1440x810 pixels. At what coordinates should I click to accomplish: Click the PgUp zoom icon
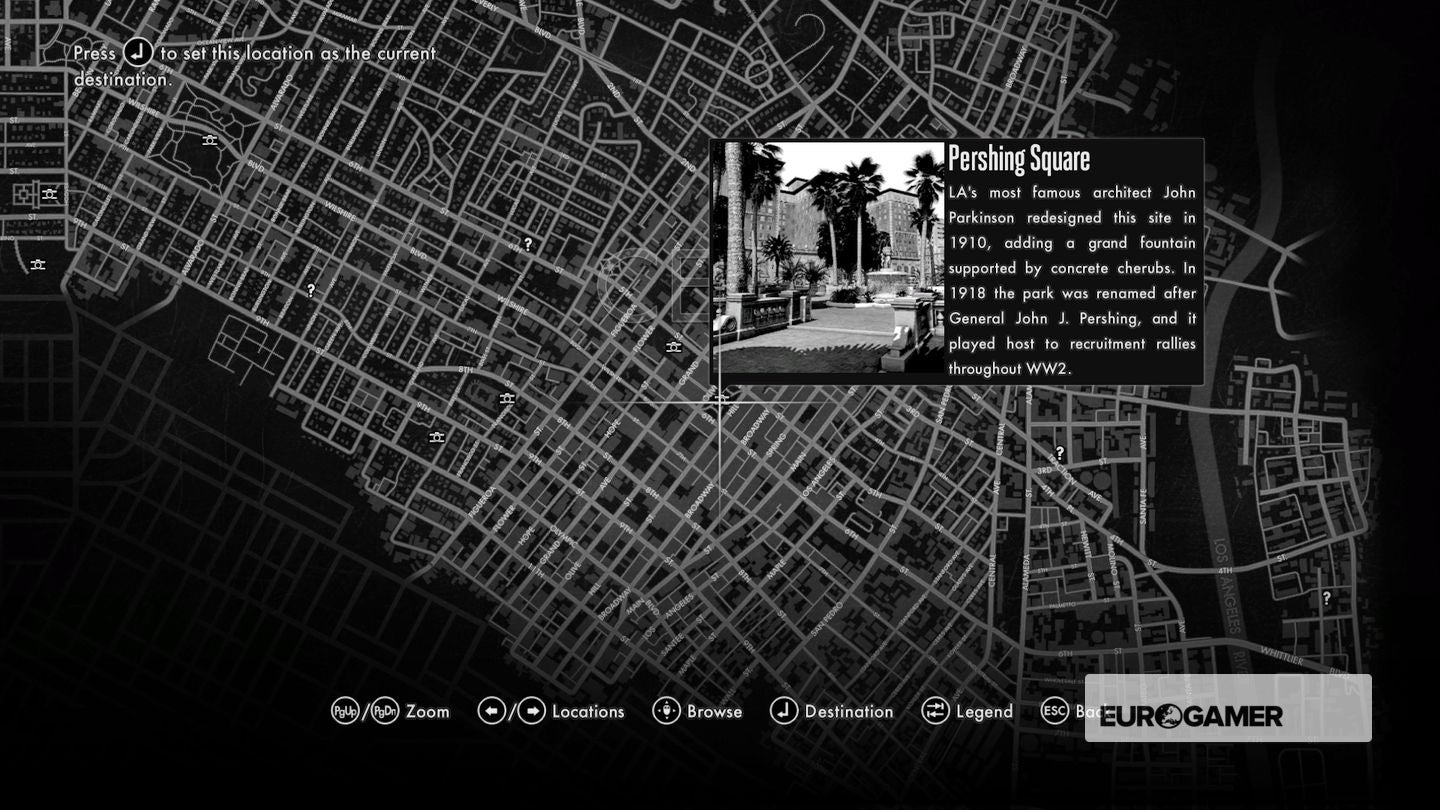[x=345, y=711]
